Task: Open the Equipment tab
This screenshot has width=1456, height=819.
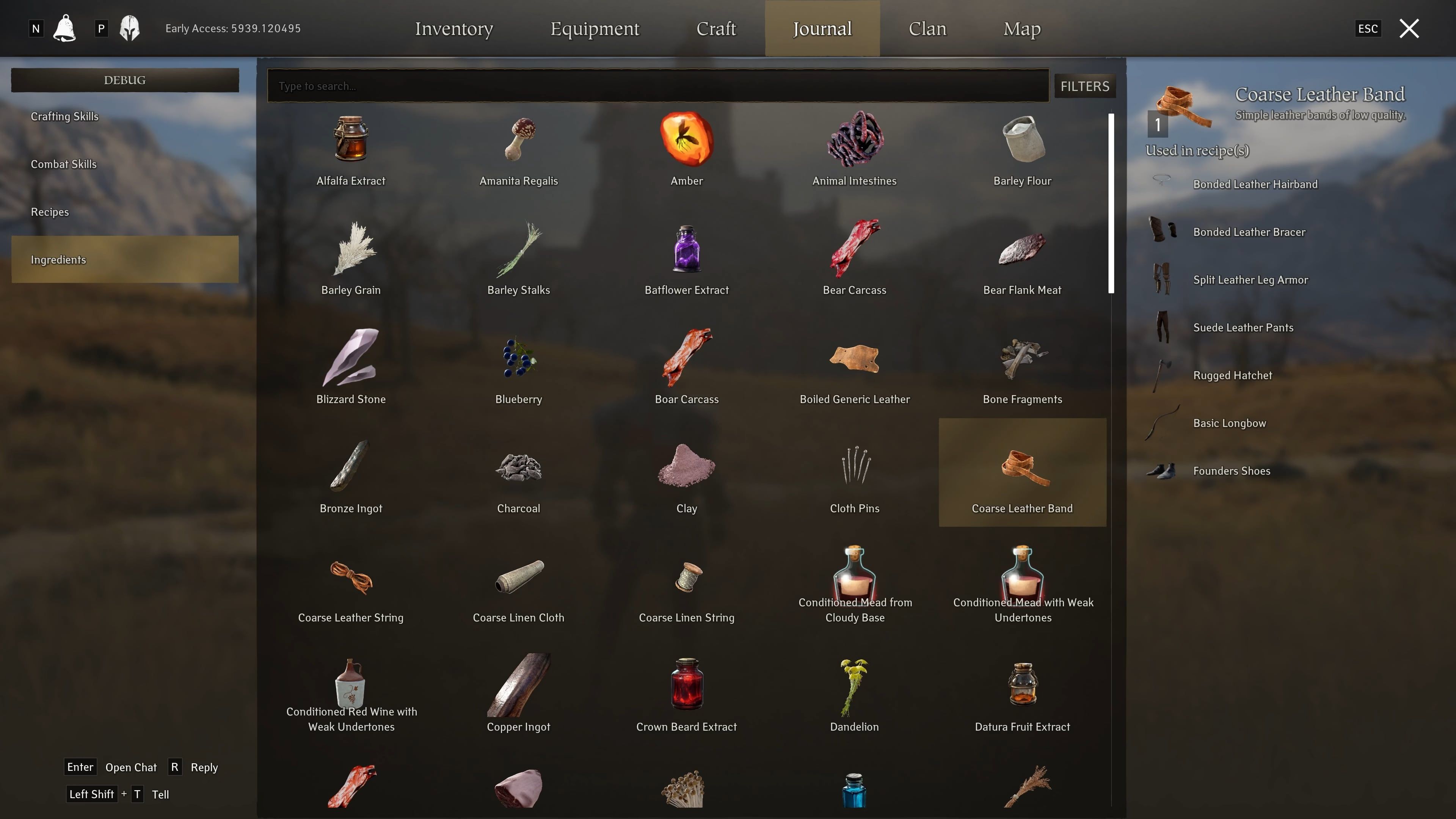Action: point(595,28)
